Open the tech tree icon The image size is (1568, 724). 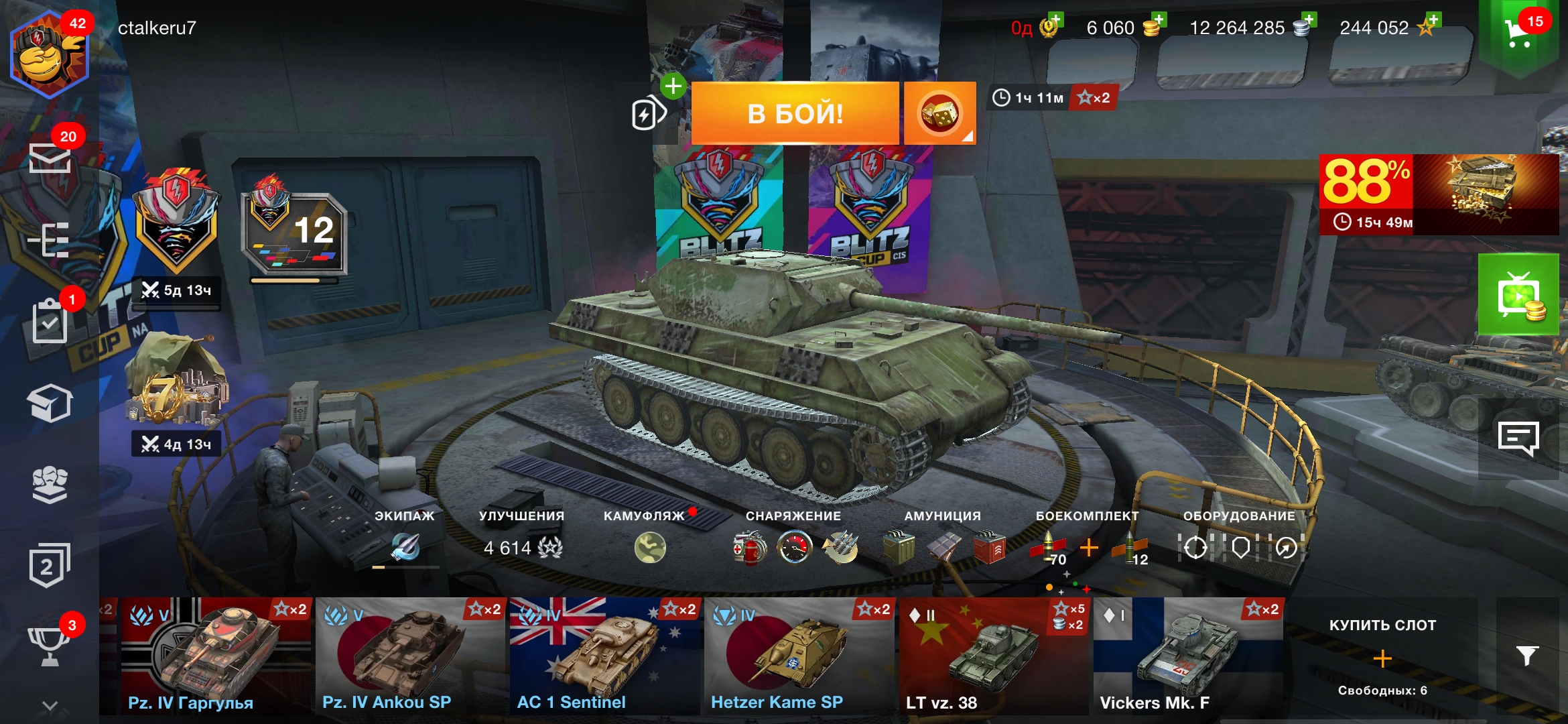point(50,240)
